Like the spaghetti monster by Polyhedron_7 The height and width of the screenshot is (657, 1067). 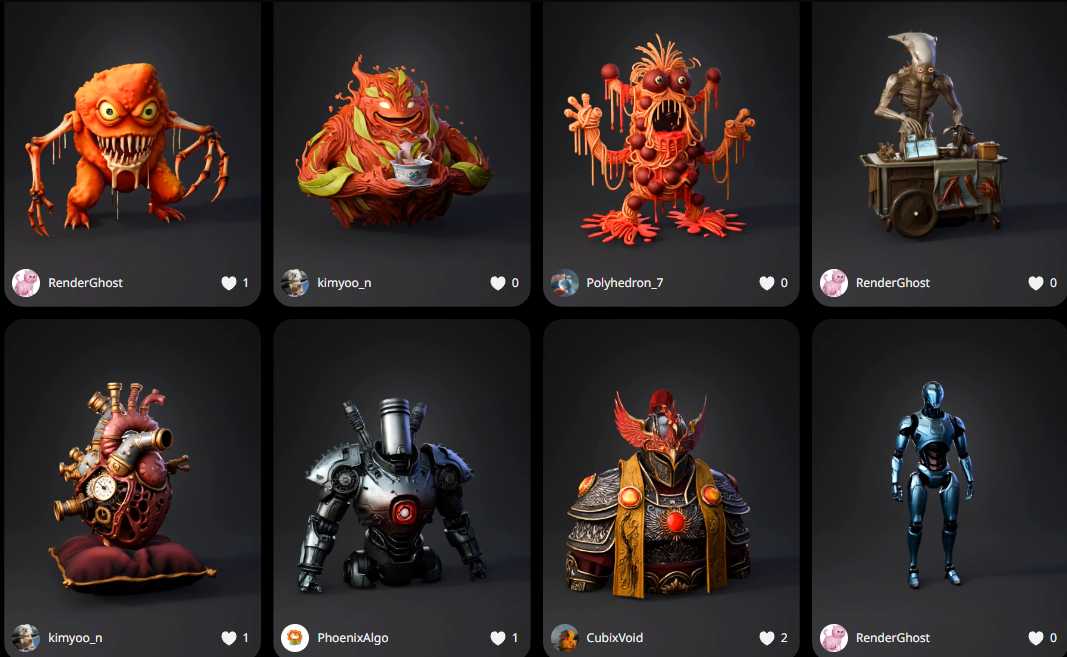pyautogui.click(x=767, y=283)
